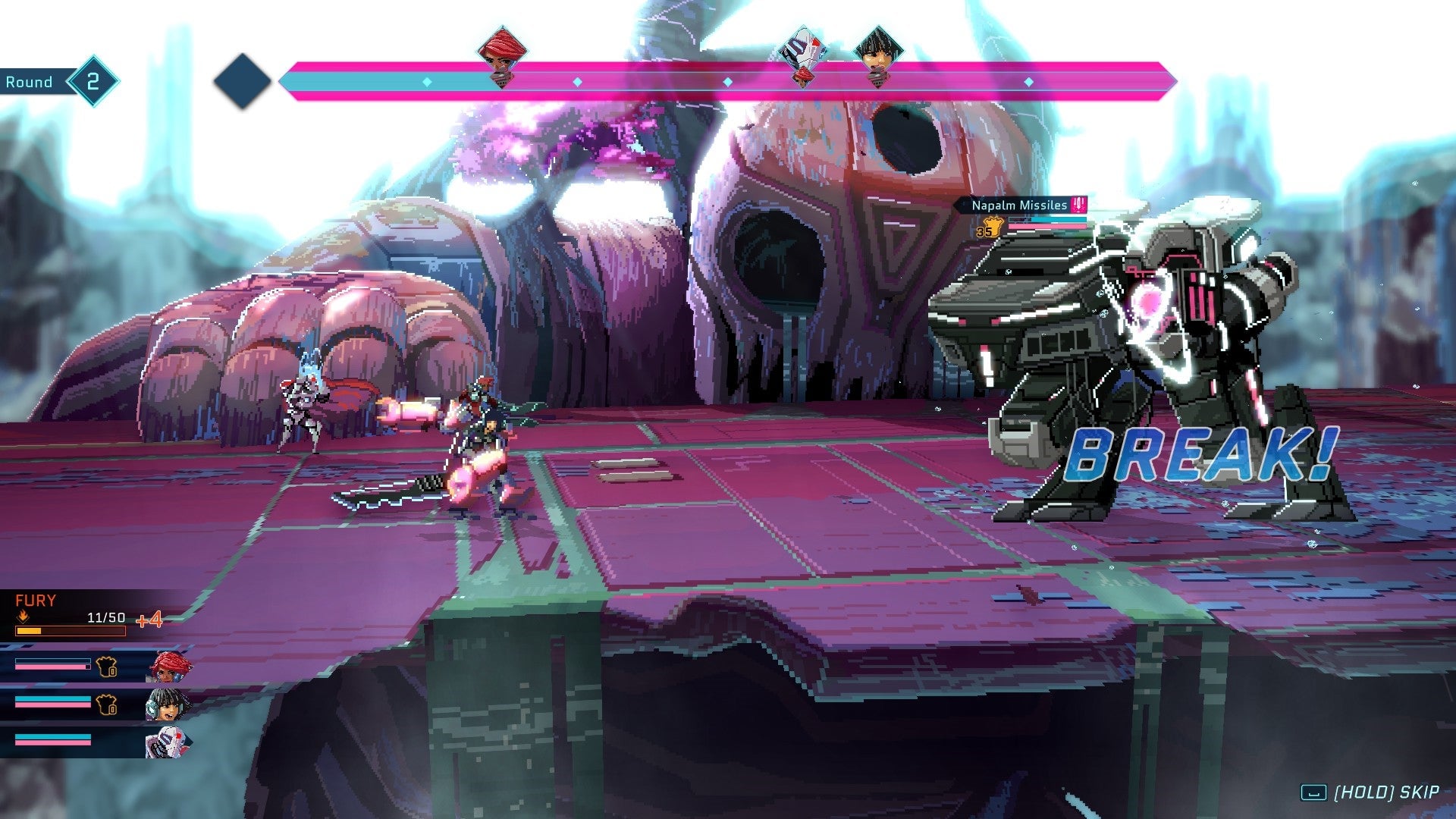Click the dark diamond emblem left of the turn bar
Viewport: 1456px width, 819px height.
pyautogui.click(x=243, y=81)
